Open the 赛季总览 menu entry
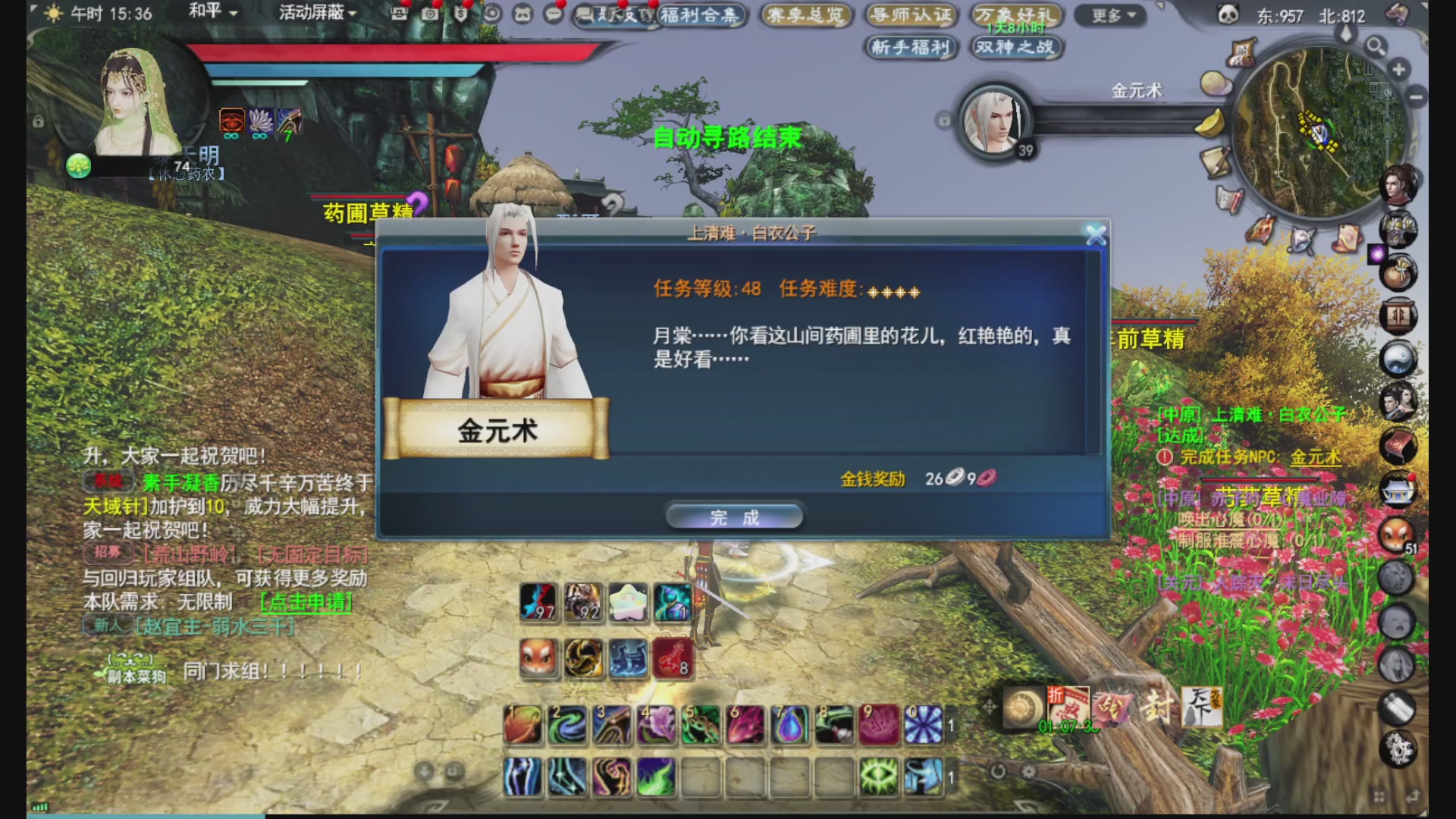The image size is (1456, 819). [806, 15]
